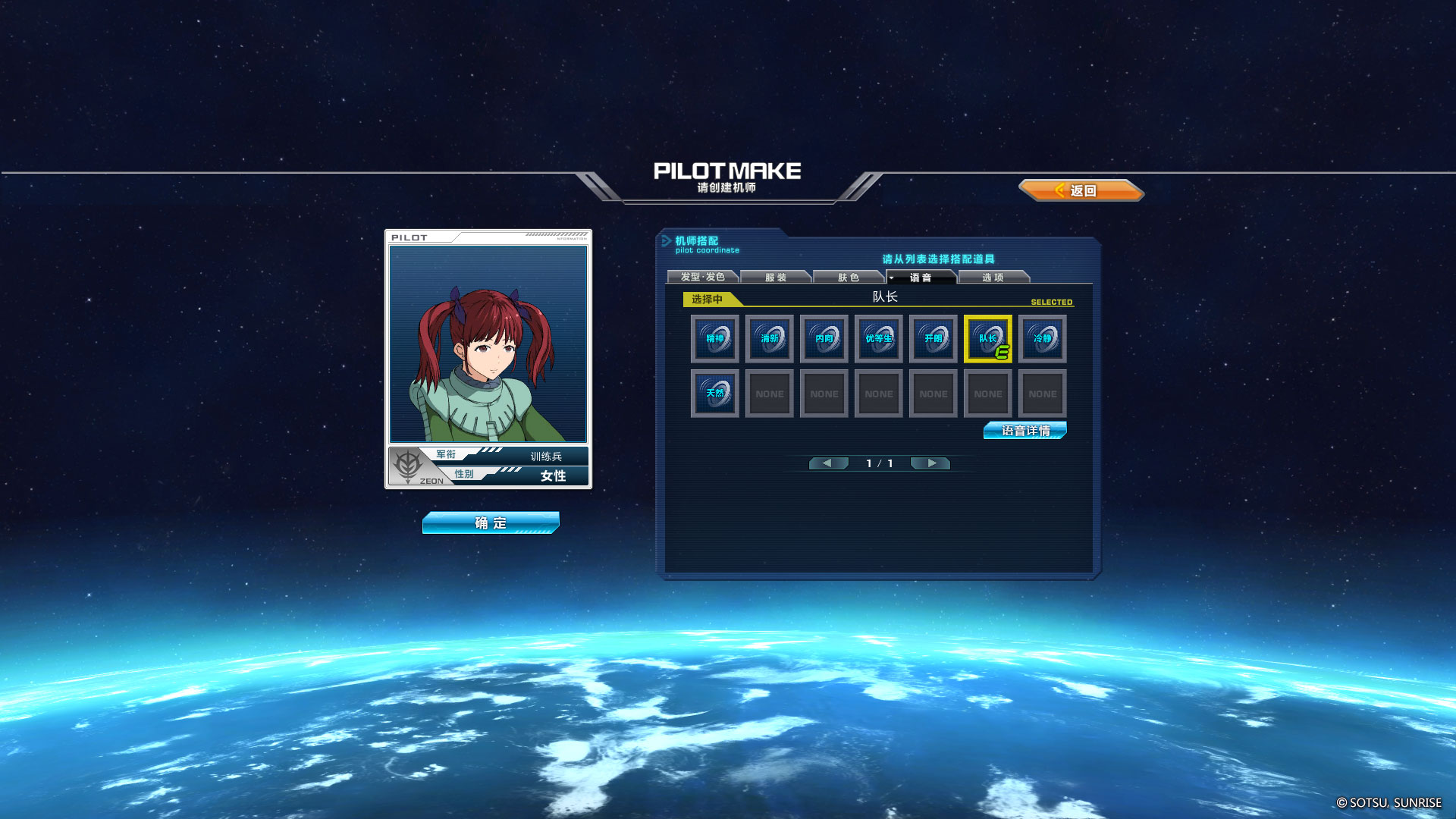The height and width of the screenshot is (819, 1456).
Task: Switch to the 发型·发色 tab
Action: coord(702,278)
